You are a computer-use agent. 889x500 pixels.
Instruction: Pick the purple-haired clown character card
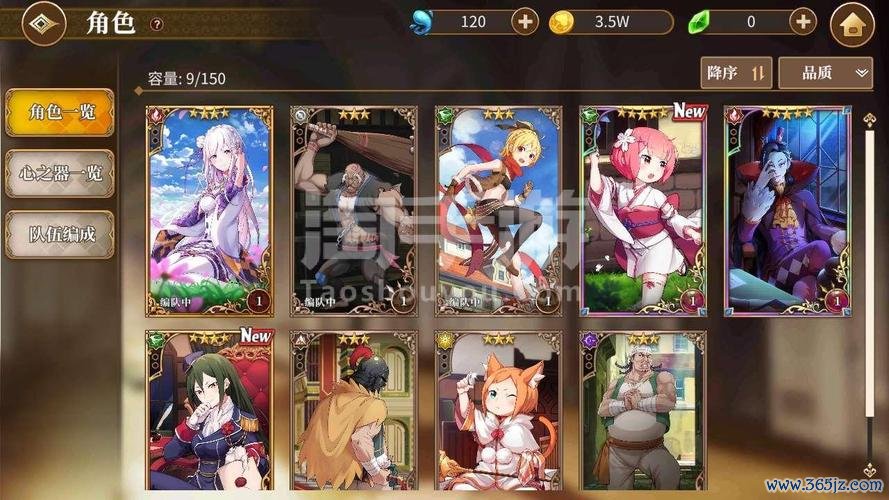[787, 210]
